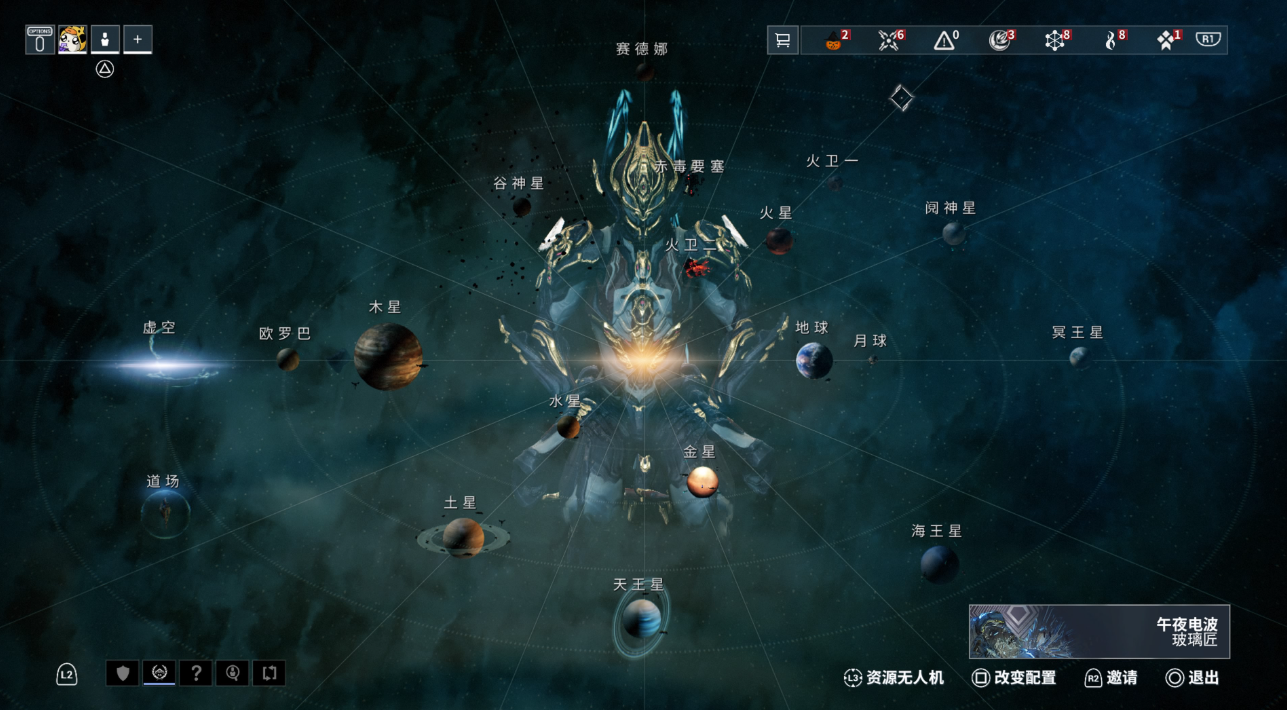Choose Pluto (冥王星) planet node
This screenshot has height=710, width=1287.
coord(1079,356)
